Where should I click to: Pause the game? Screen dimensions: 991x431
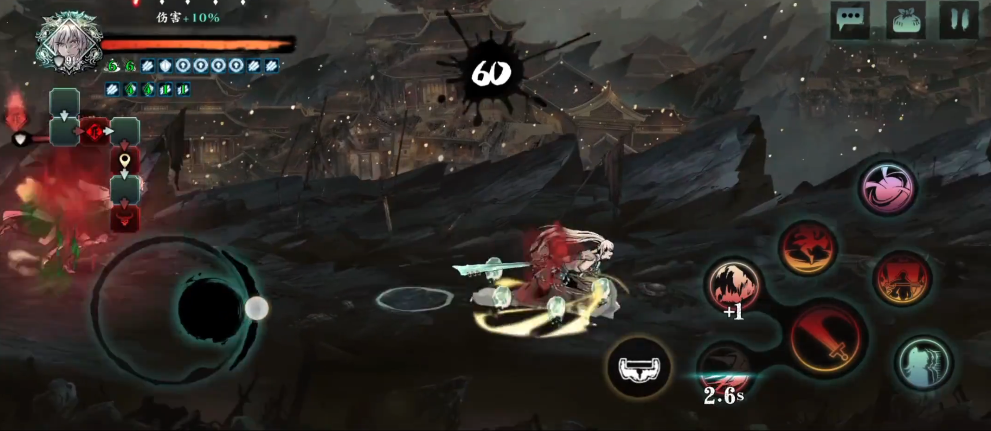click(x=958, y=20)
